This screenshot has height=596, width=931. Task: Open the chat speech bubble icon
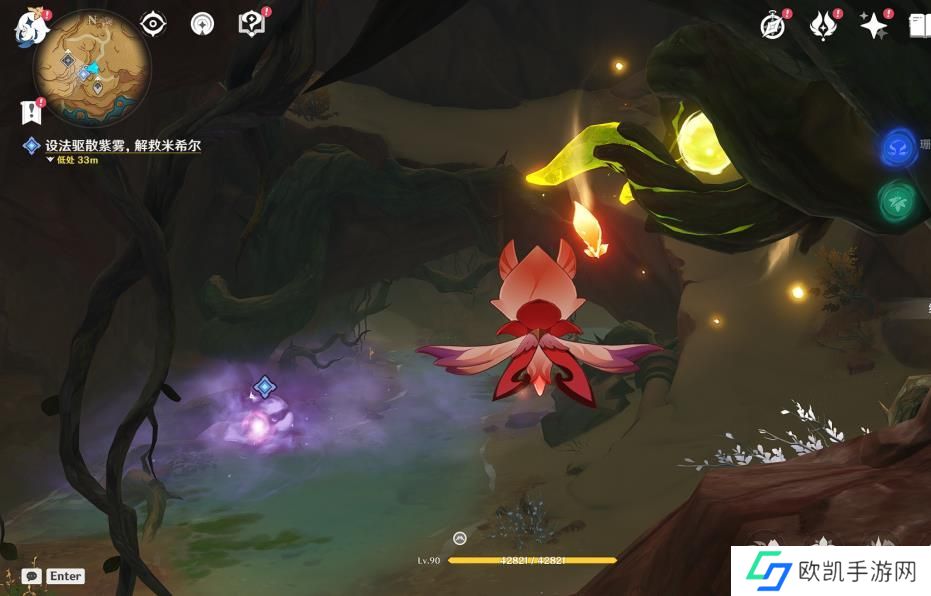(31, 576)
